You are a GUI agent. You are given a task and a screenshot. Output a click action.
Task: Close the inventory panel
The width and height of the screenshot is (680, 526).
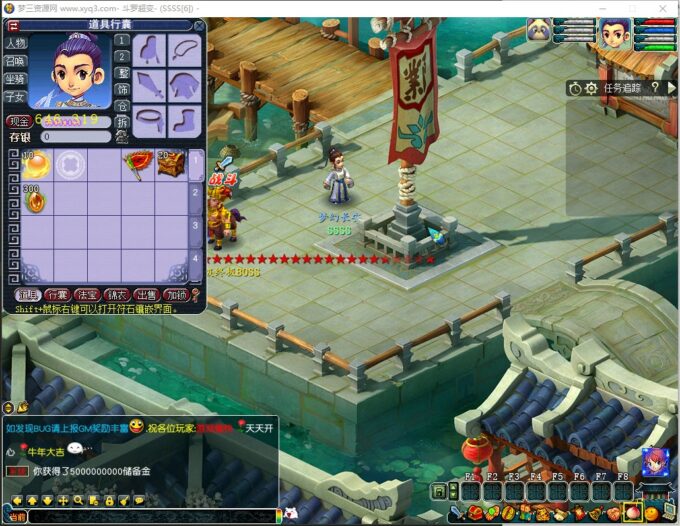[x=198, y=24]
